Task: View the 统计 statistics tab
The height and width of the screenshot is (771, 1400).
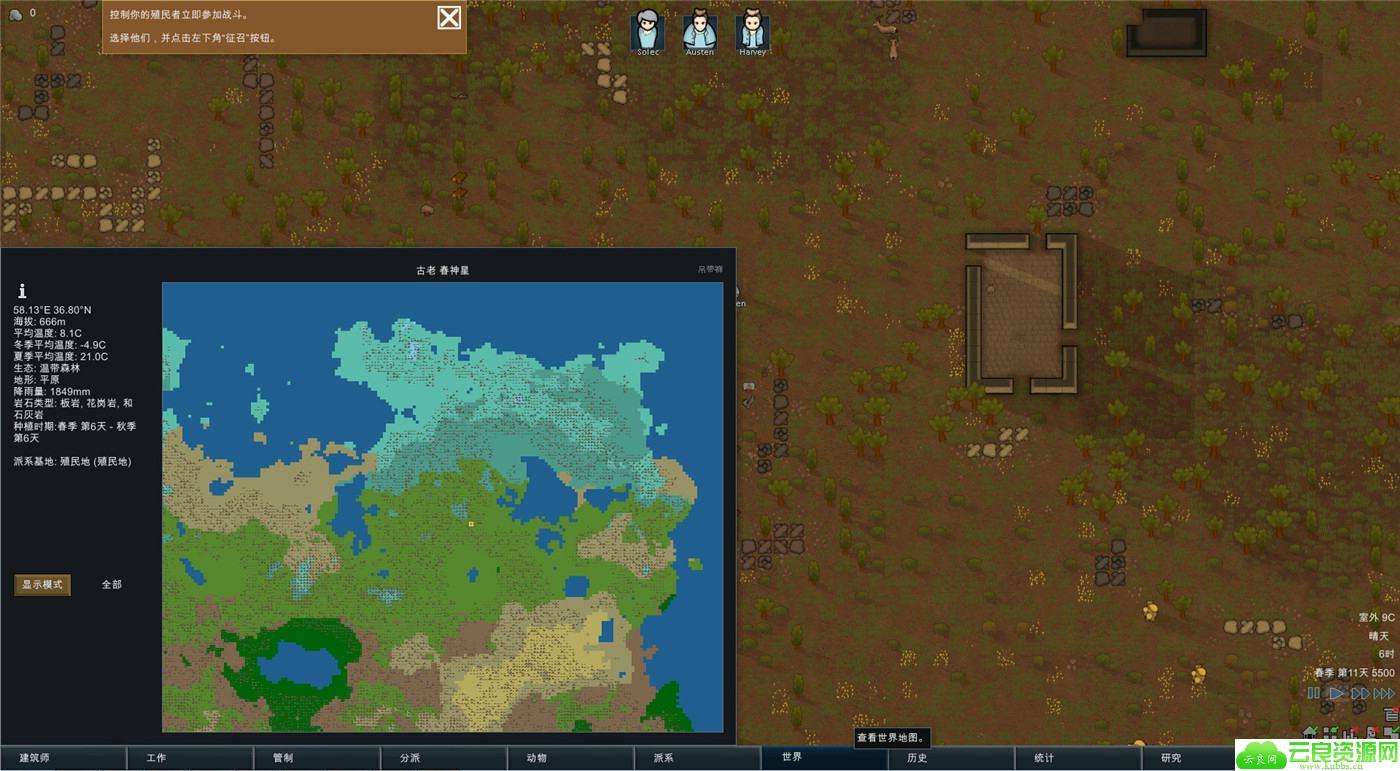Action: (1044, 758)
